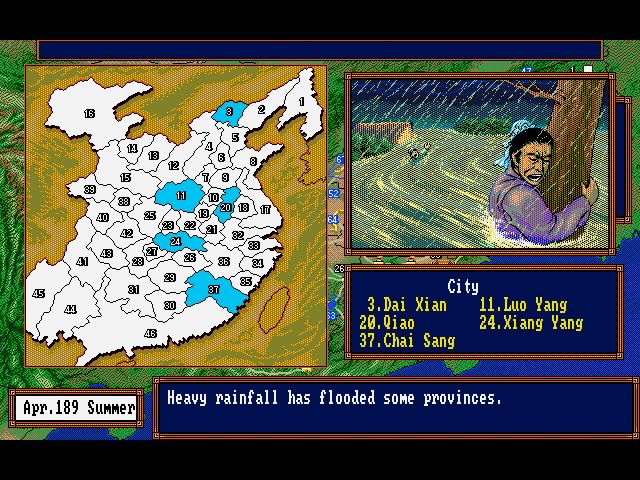Click the flood event illustration
The height and width of the screenshot is (480, 640).
click(478, 162)
